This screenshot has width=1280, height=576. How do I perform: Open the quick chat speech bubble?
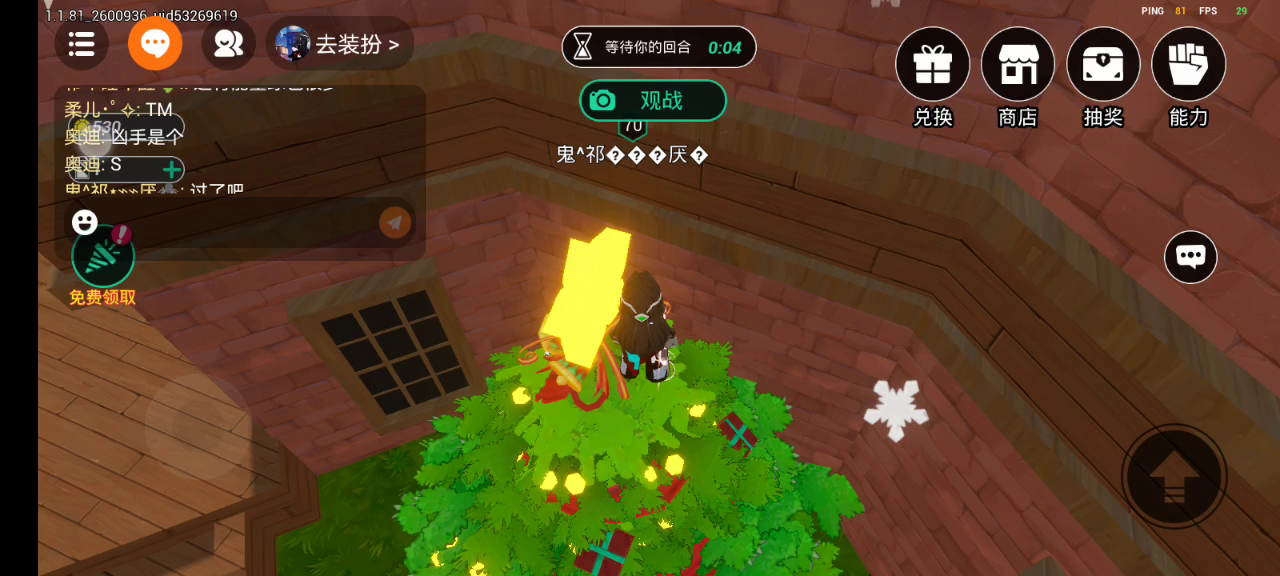pyautogui.click(x=1190, y=257)
